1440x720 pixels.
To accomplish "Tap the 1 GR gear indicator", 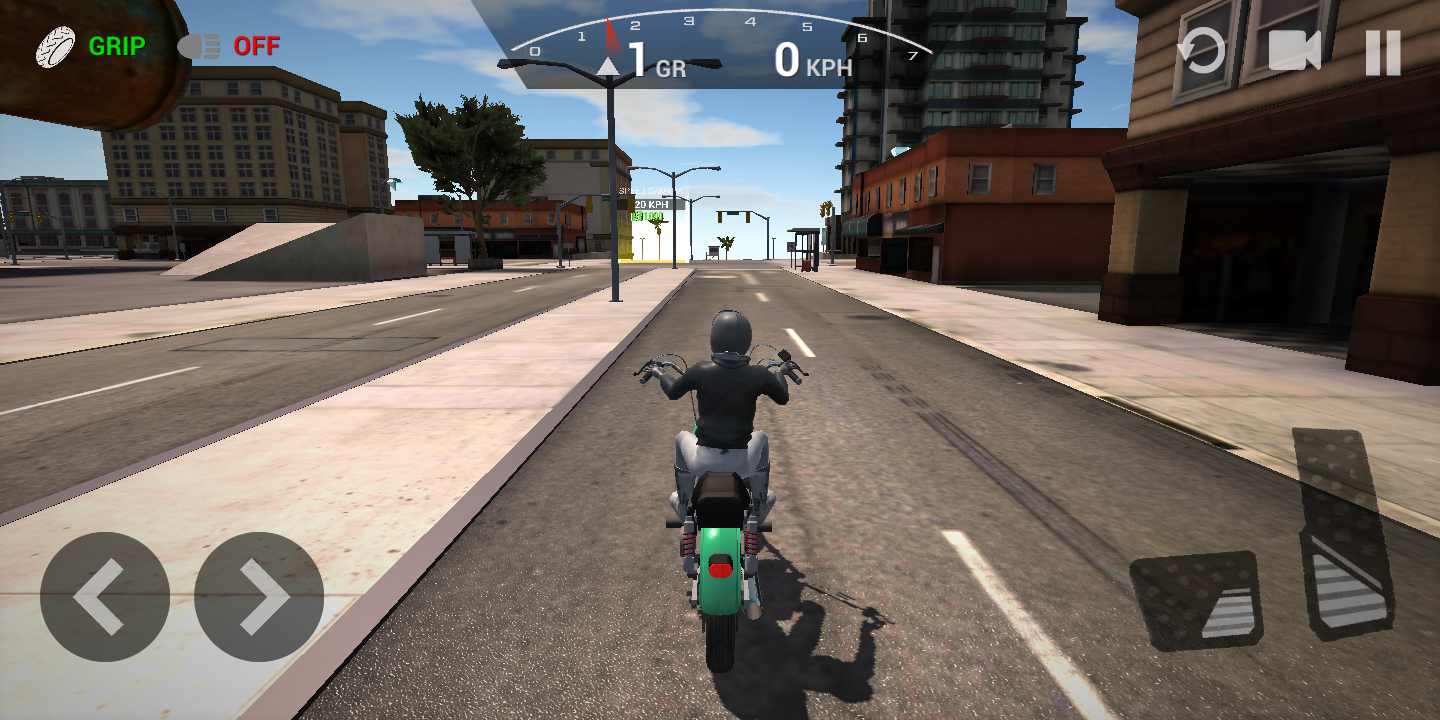I will (655, 62).
